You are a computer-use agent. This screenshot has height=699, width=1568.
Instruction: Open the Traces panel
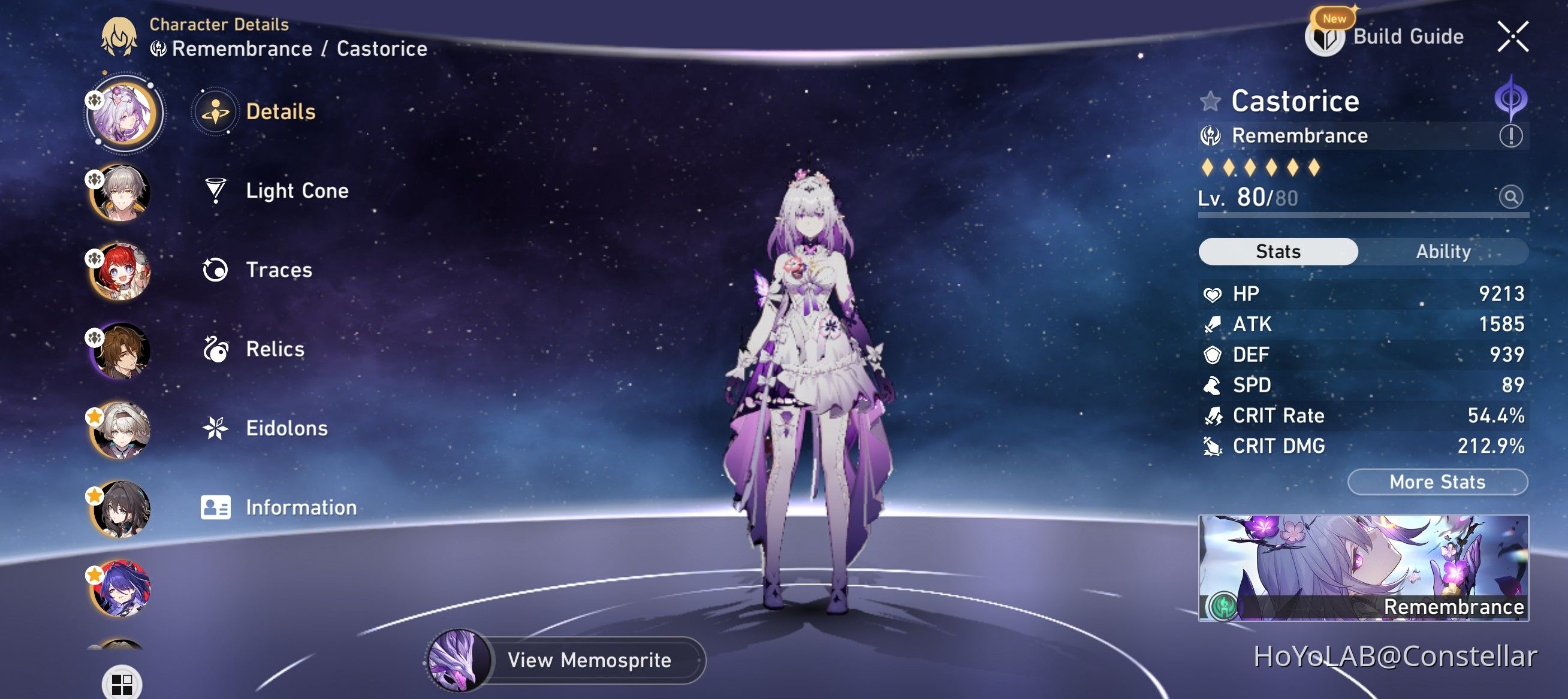pyautogui.click(x=279, y=270)
